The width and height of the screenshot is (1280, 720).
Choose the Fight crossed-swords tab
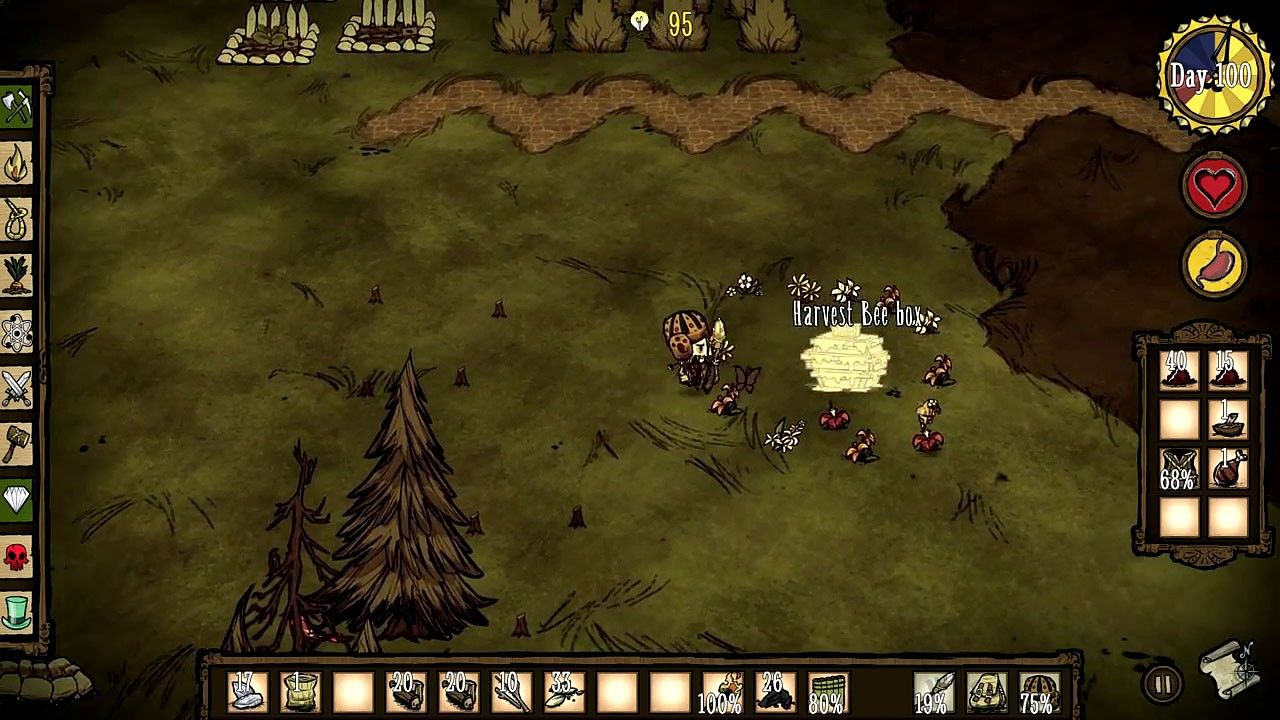point(17,388)
